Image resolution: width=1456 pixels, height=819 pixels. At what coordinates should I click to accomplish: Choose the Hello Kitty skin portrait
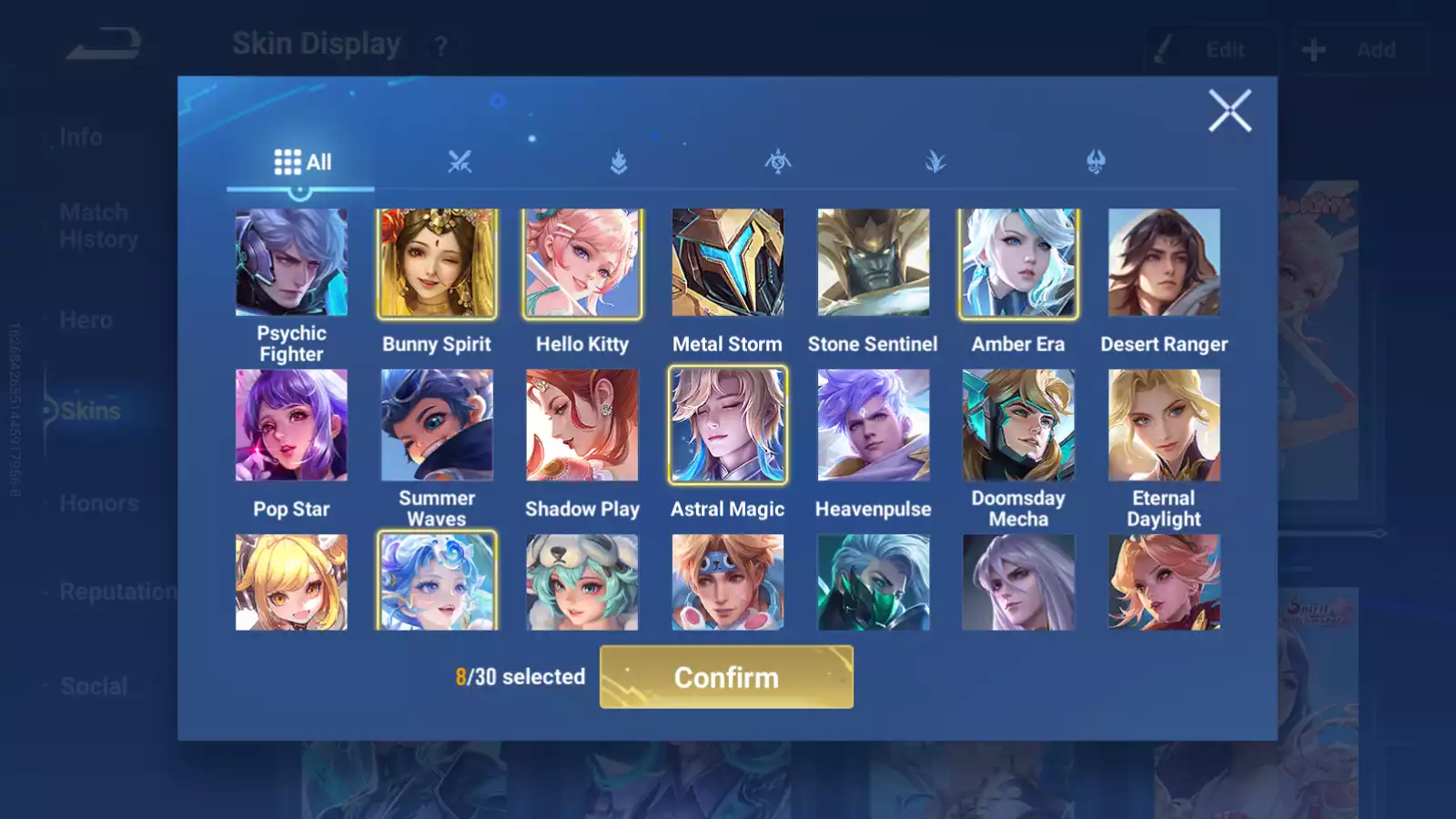coord(582,262)
